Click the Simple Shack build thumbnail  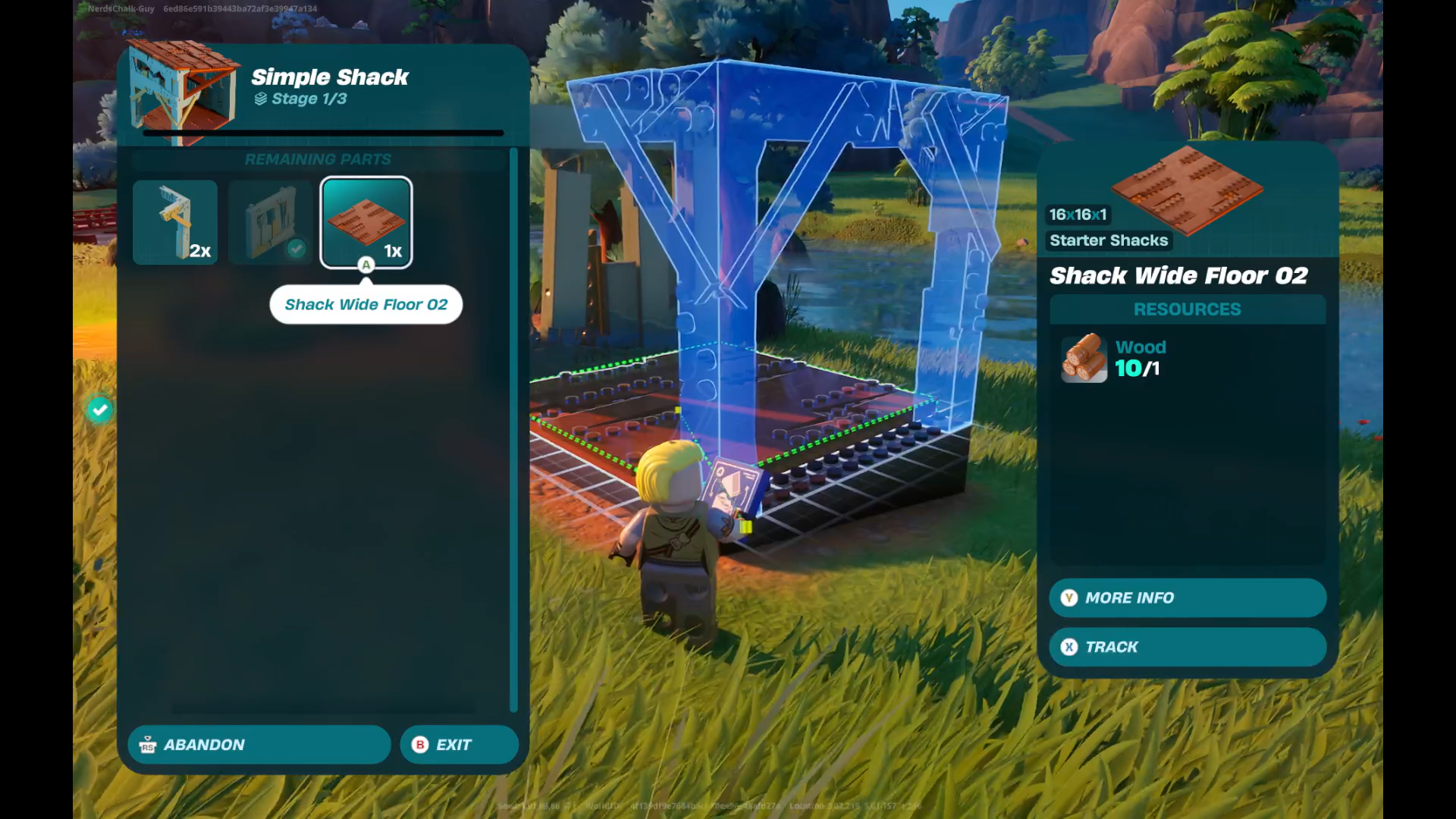click(182, 91)
